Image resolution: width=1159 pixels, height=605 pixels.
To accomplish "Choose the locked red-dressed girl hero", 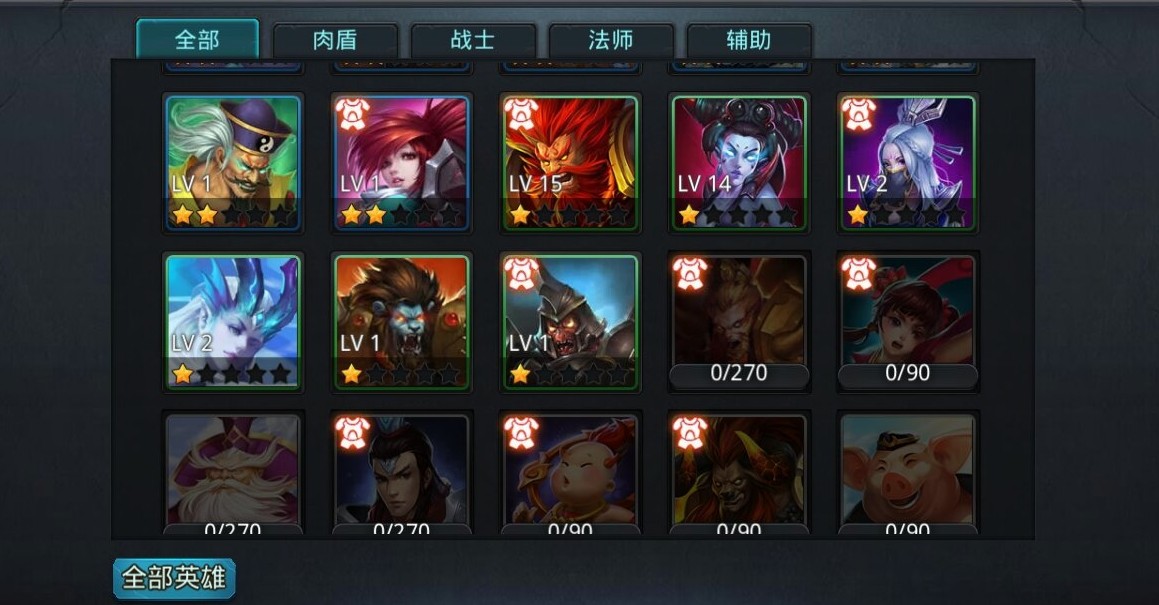I will tap(908, 322).
